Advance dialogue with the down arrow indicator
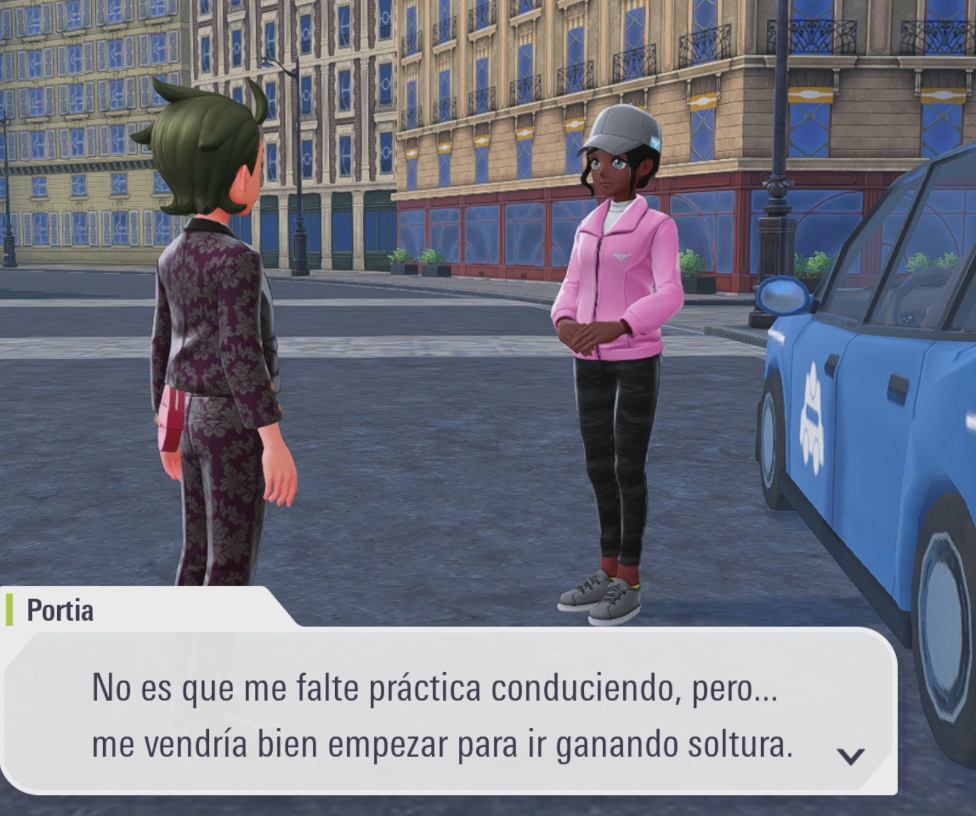Image resolution: width=976 pixels, height=816 pixels. 850,756
